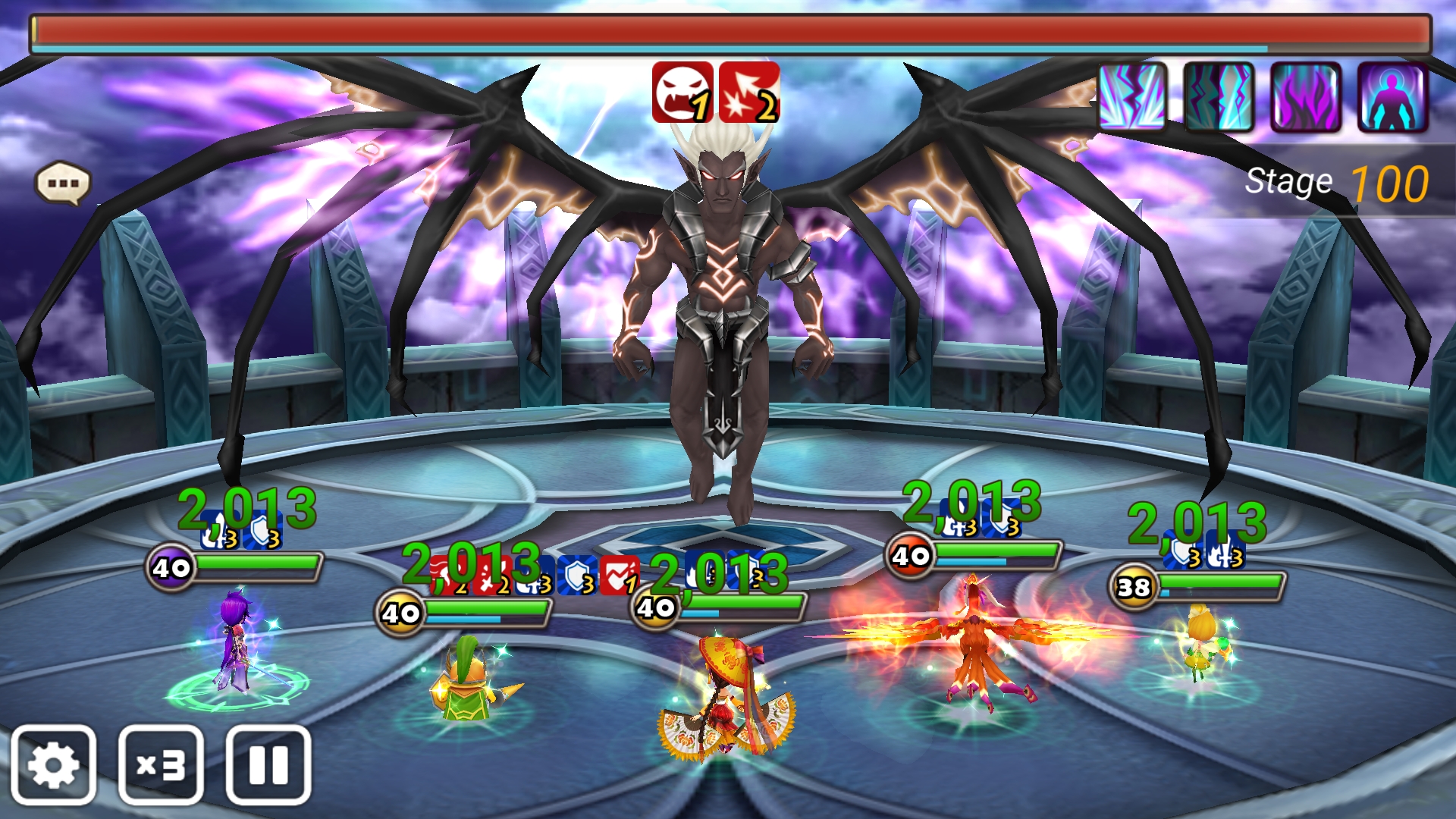Select the glowing humanoid silhouette skill icon
The height and width of the screenshot is (819, 1456).
1392,97
